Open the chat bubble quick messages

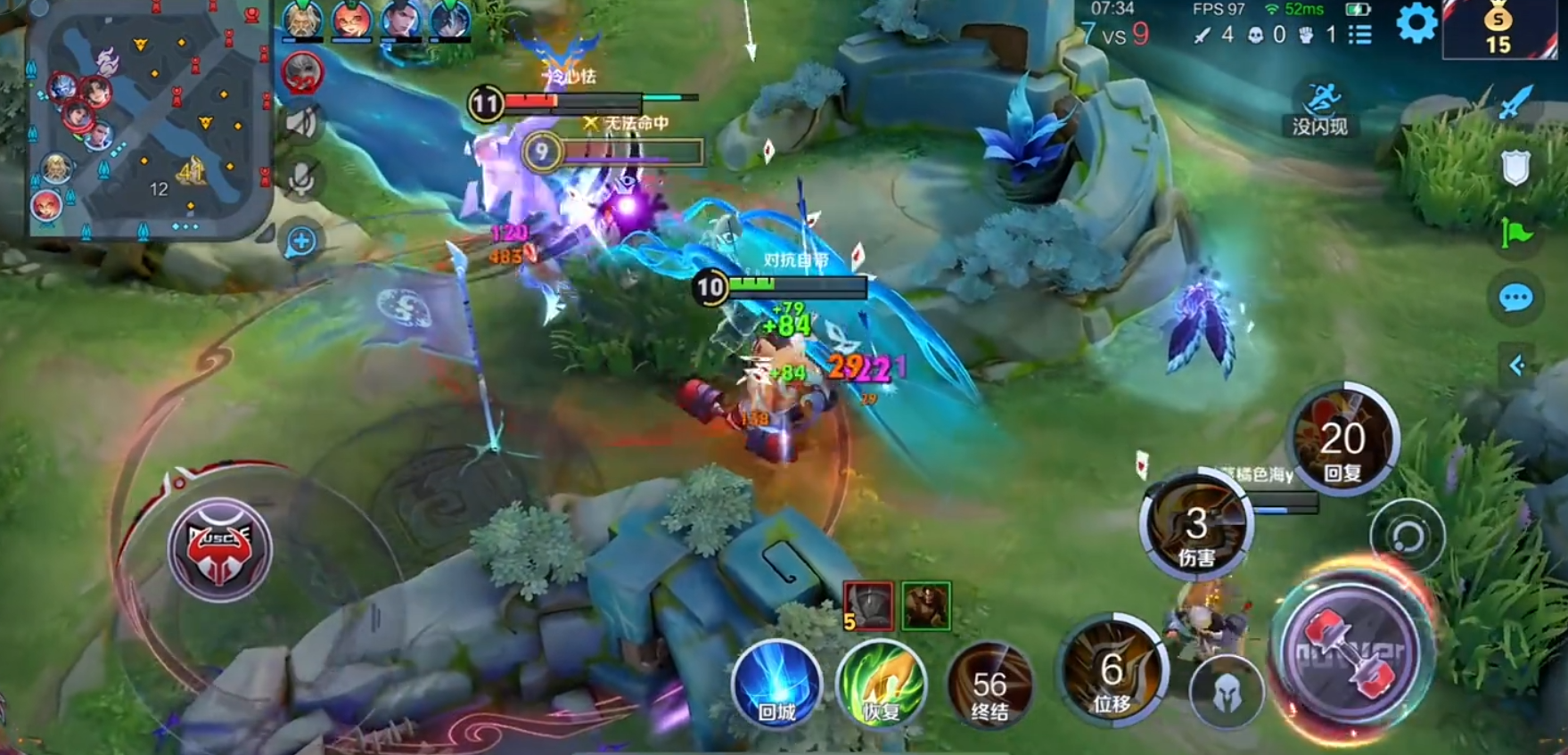pos(1515,298)
